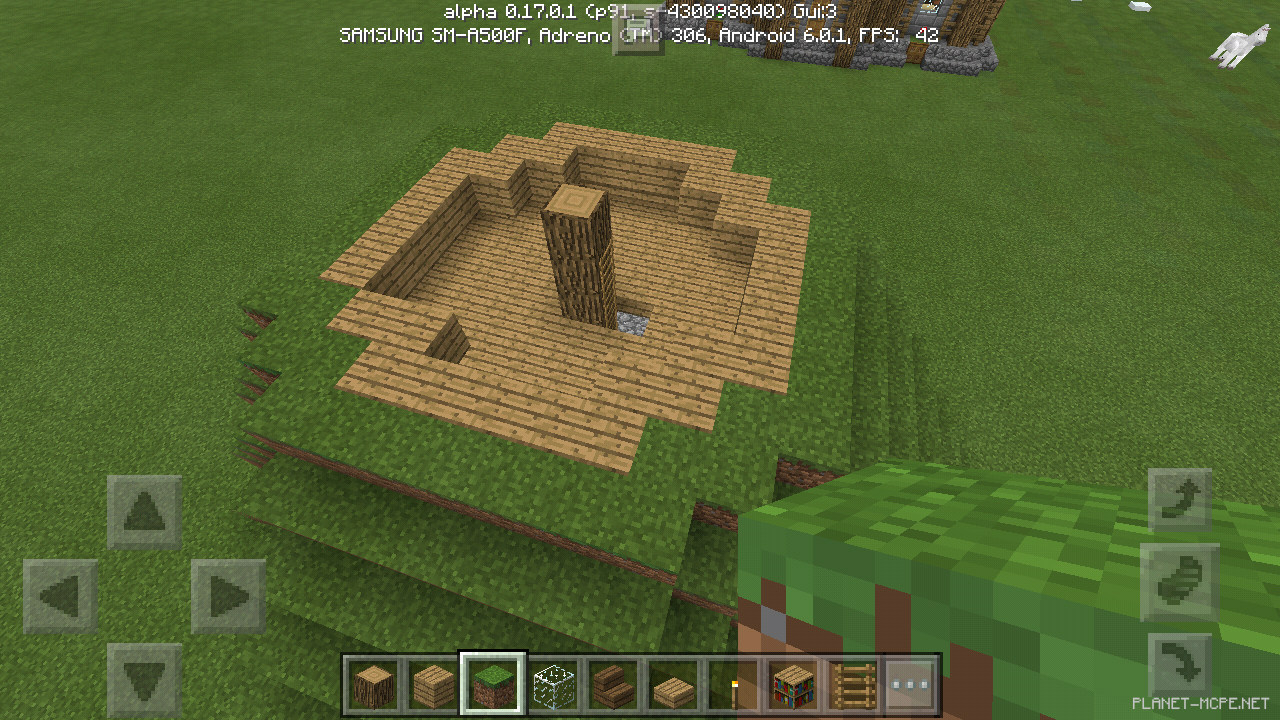The image size is (1280, 720).
Task: Select the wooden stairs item
Action: [x=613, y=684]
